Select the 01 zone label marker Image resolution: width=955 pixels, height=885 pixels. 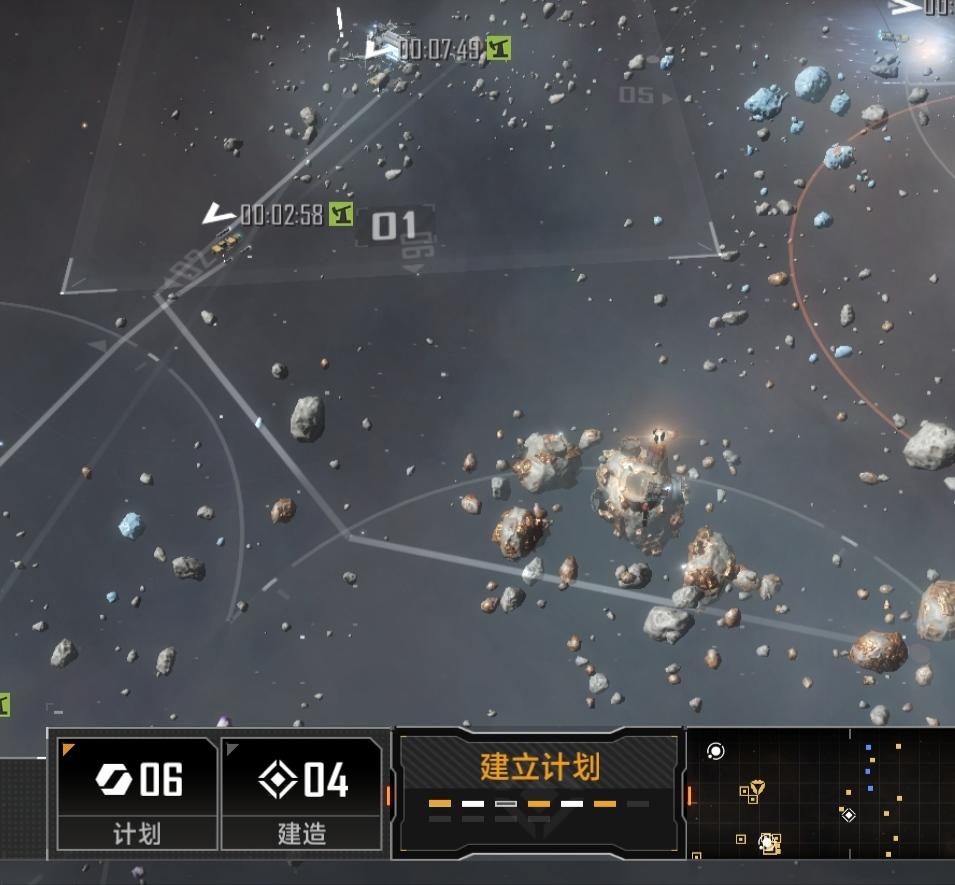(393, 226)
